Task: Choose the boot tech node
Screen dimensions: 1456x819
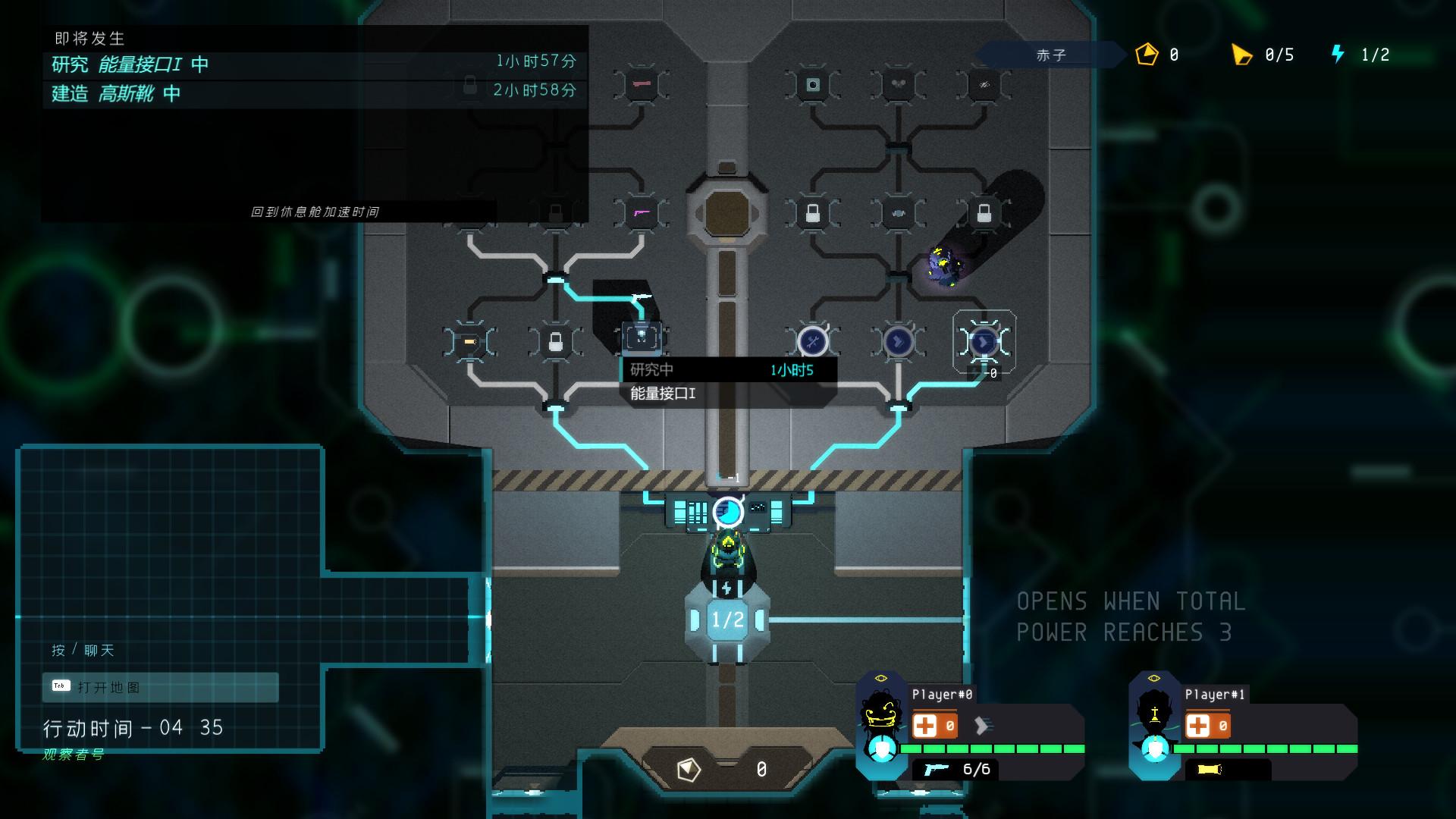Action: [x=898, y=342]
